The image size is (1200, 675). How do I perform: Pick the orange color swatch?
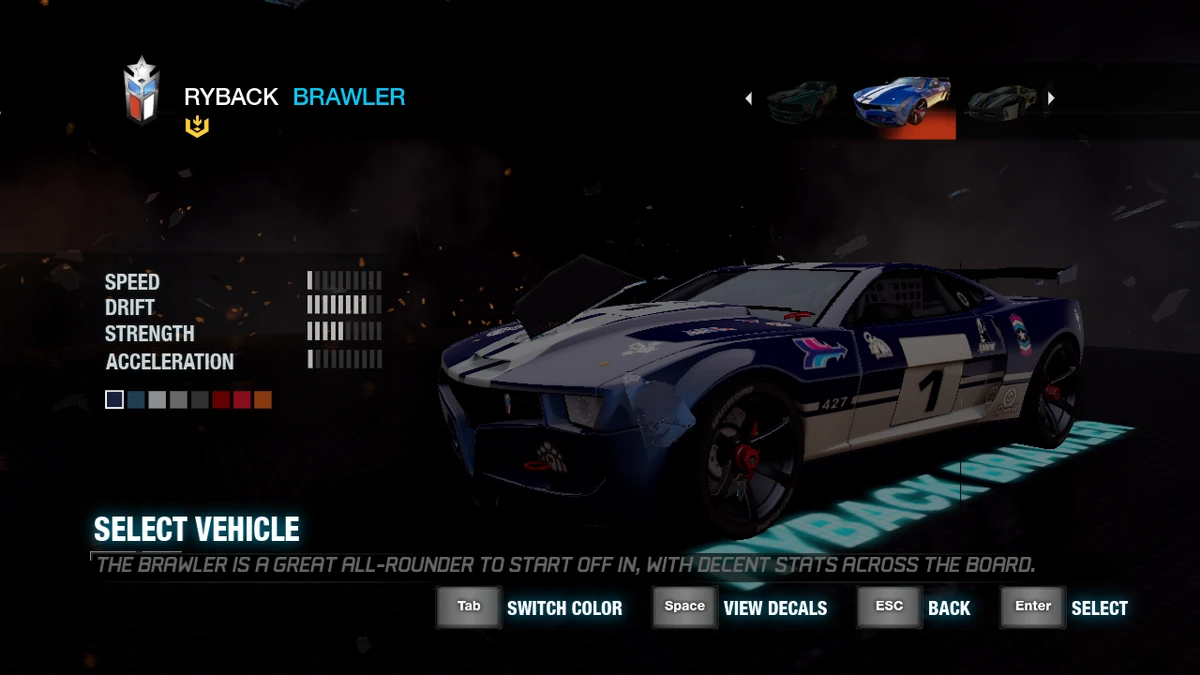click(263, 400)
